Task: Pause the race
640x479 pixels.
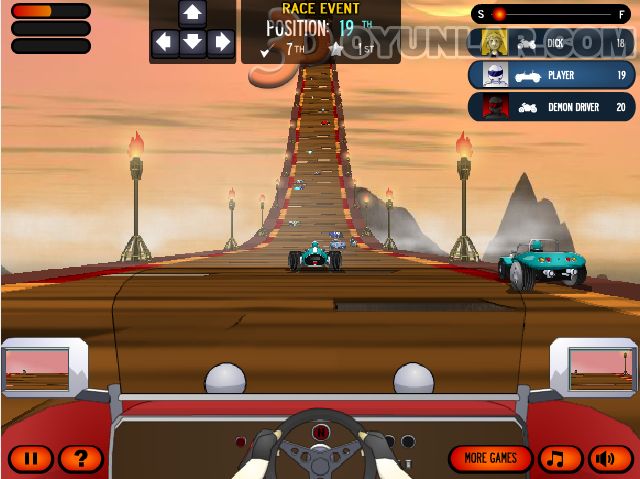Action: pos(31,459)
